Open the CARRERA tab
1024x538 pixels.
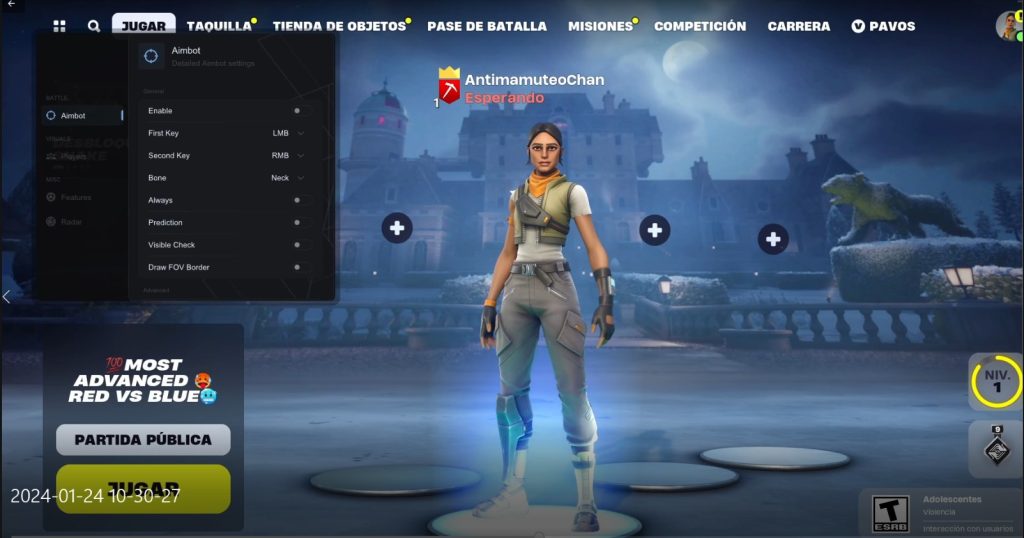point(799,26)
